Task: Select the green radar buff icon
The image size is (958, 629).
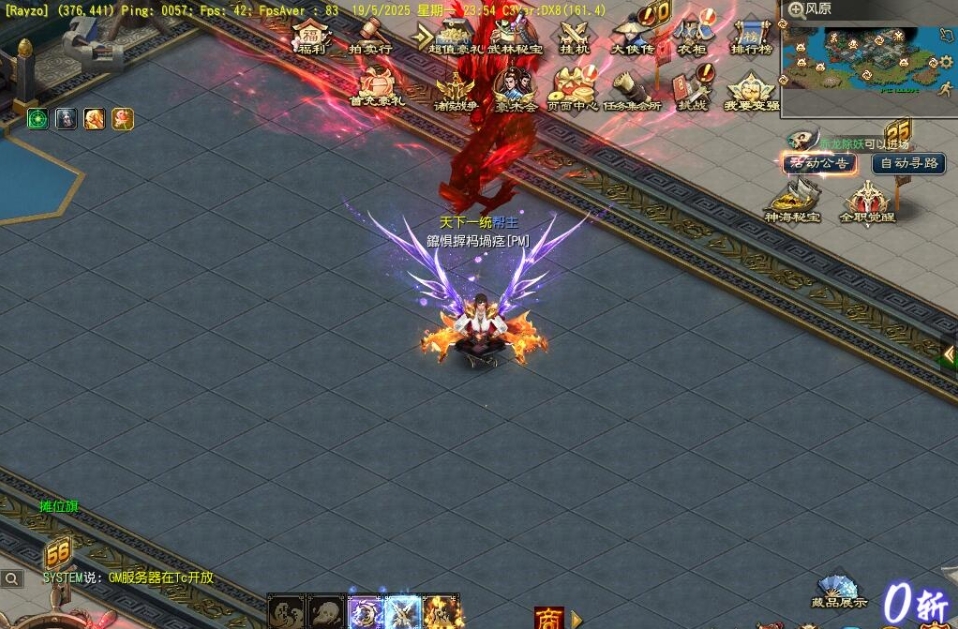Action: coord(38,119)
